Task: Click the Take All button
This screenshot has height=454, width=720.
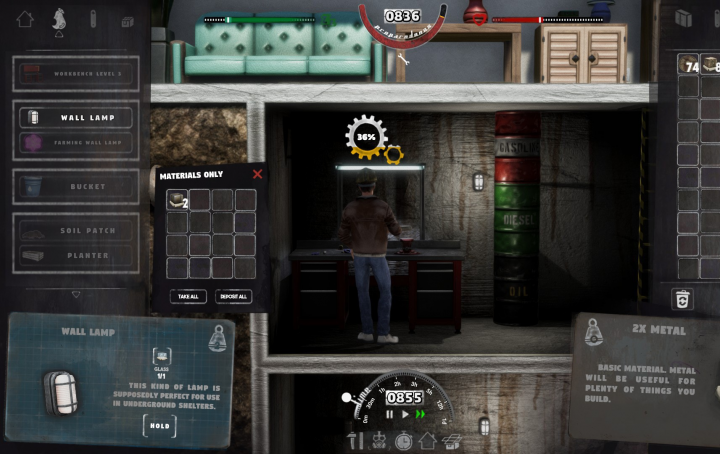Action: 188,297
